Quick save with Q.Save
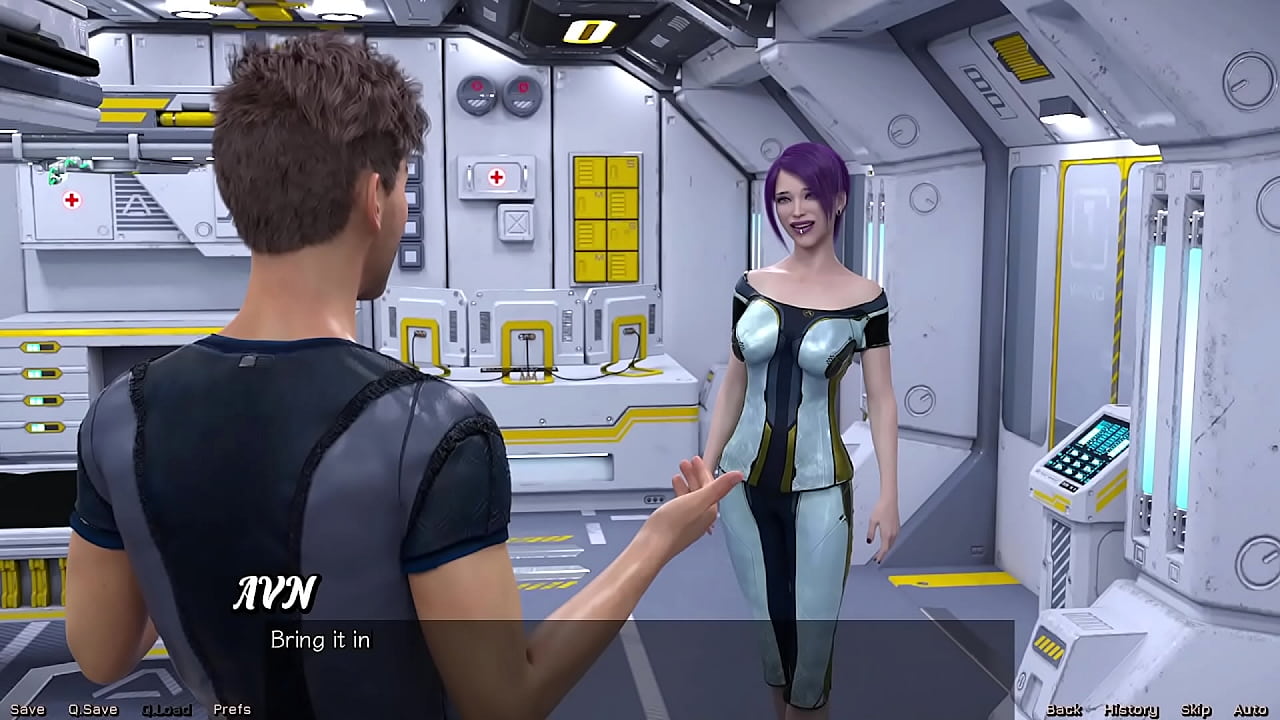Screen dimensions: 1280x720 (91, 708)
